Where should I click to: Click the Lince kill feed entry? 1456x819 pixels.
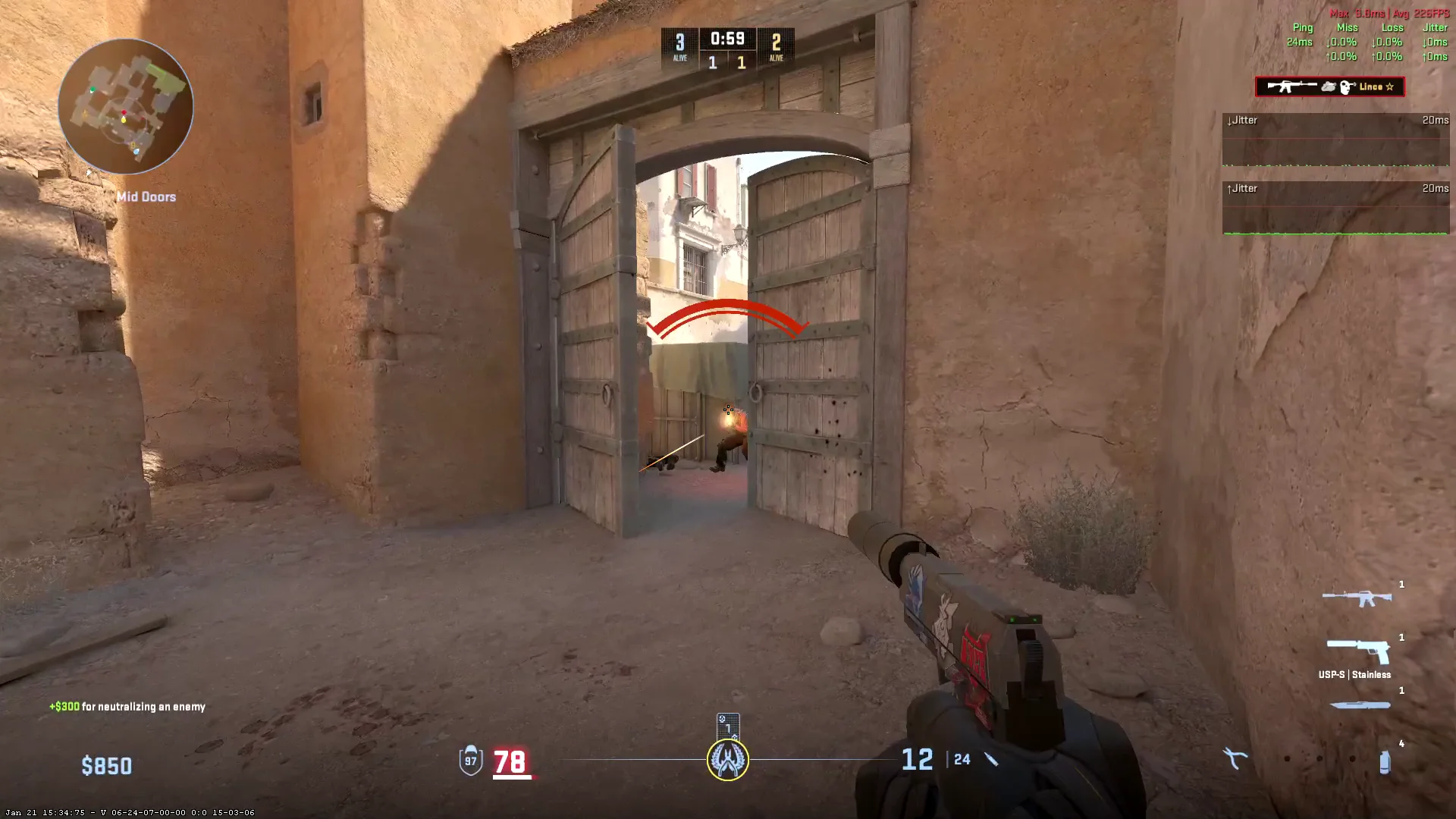tap(1329, 87)
